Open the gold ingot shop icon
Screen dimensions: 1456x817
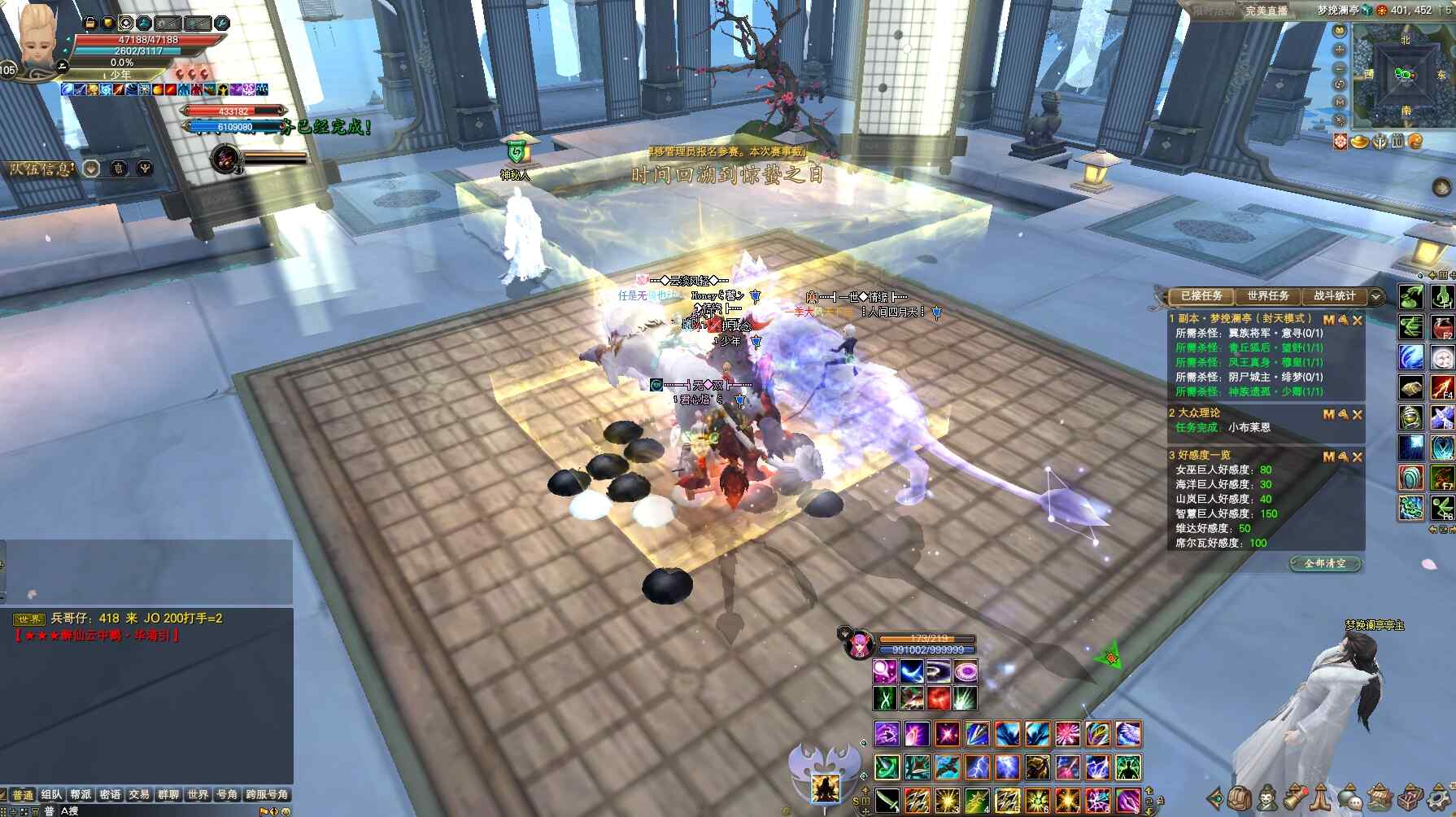point(1359,142)
